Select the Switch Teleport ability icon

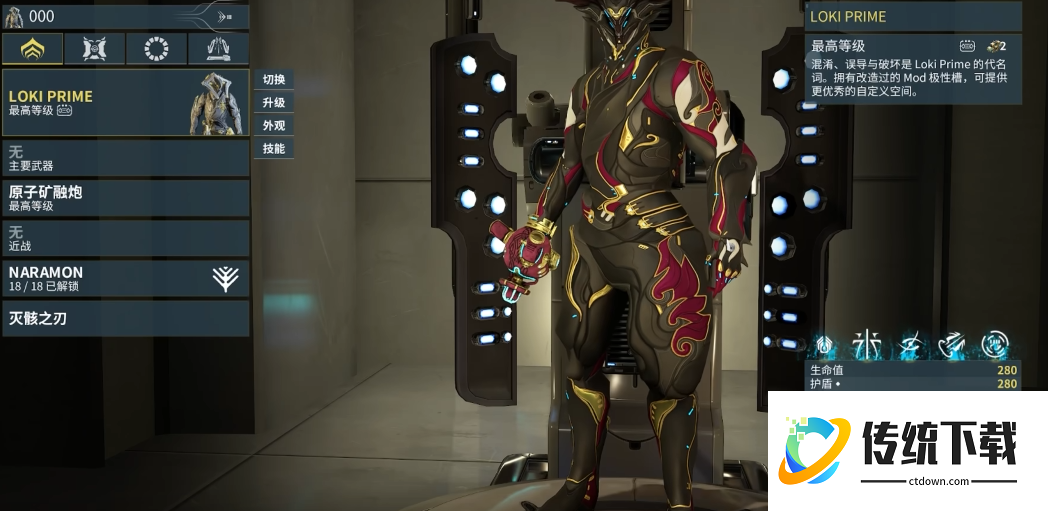point(952,346)
